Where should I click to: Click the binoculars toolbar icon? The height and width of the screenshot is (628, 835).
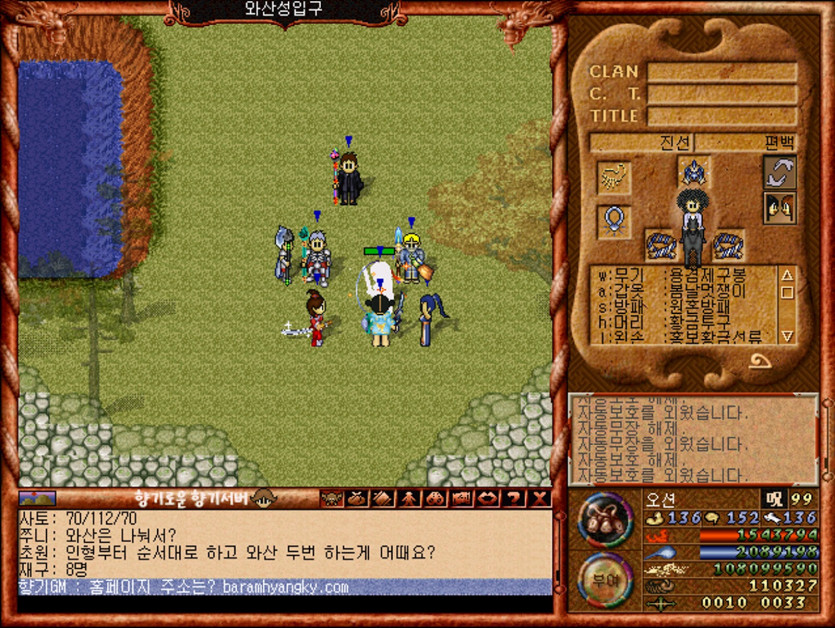point(437,498)
